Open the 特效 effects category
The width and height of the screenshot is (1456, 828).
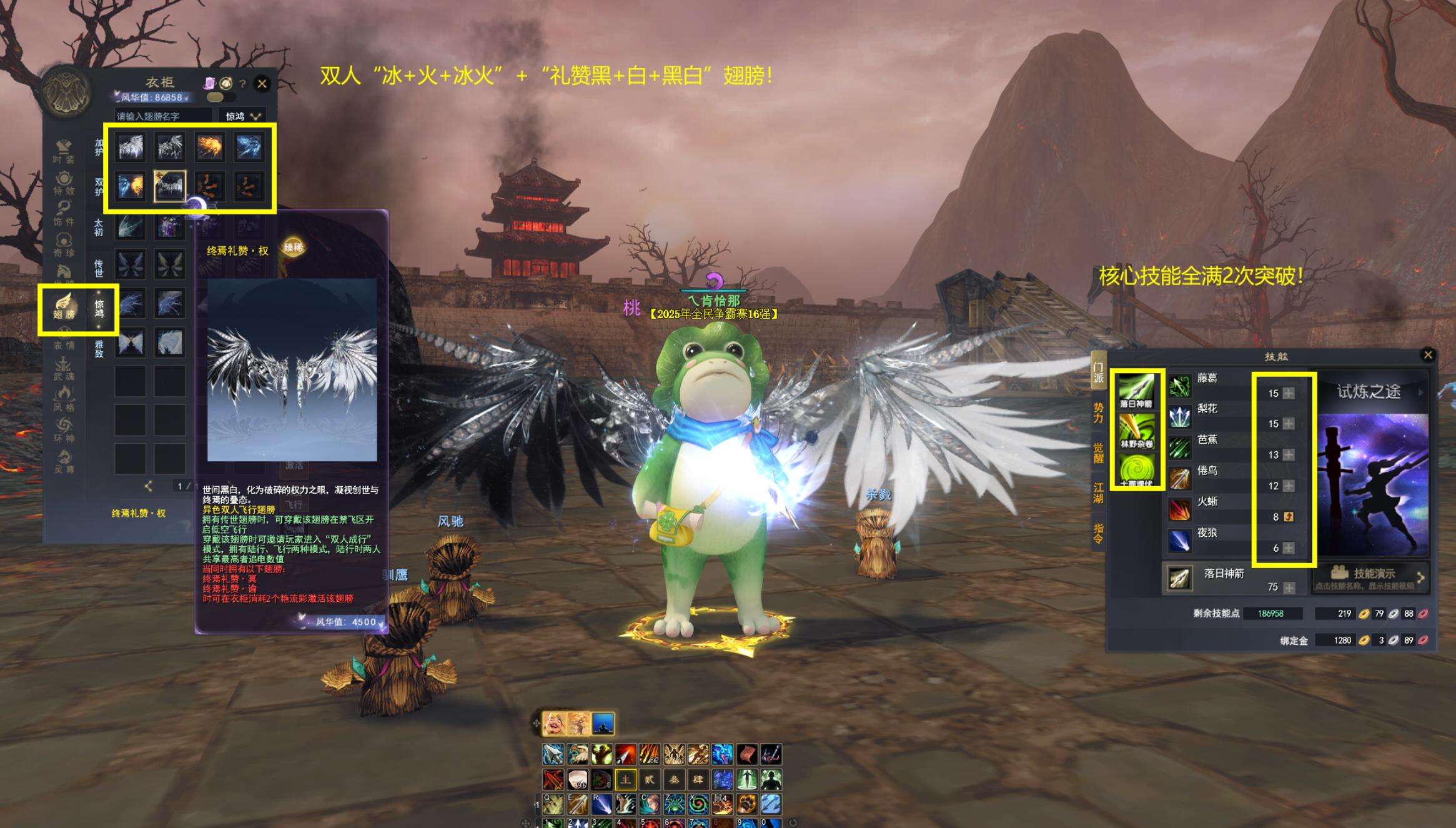tap(63, 183)
